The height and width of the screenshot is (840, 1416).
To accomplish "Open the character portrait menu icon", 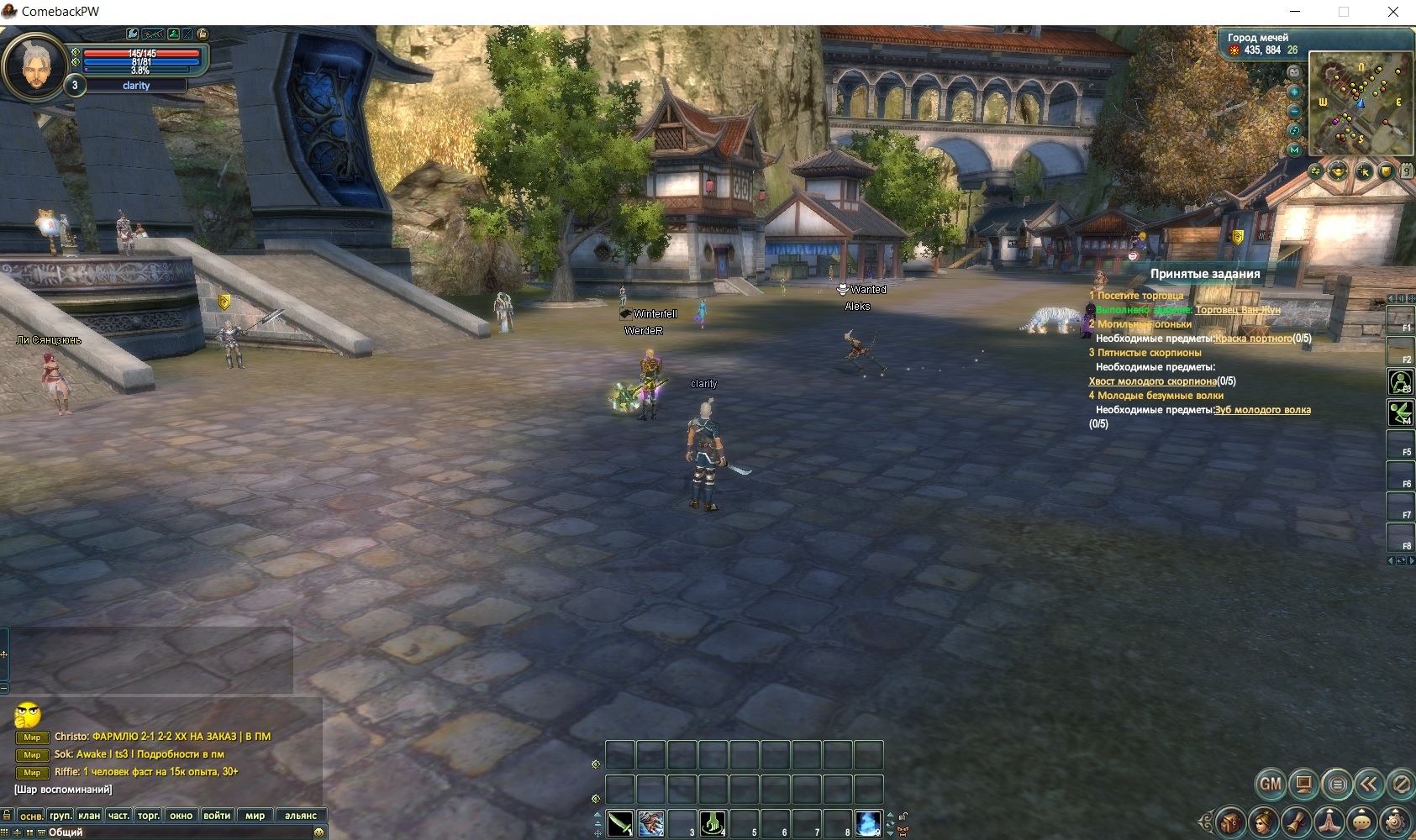I will (x=1263, y=822).
